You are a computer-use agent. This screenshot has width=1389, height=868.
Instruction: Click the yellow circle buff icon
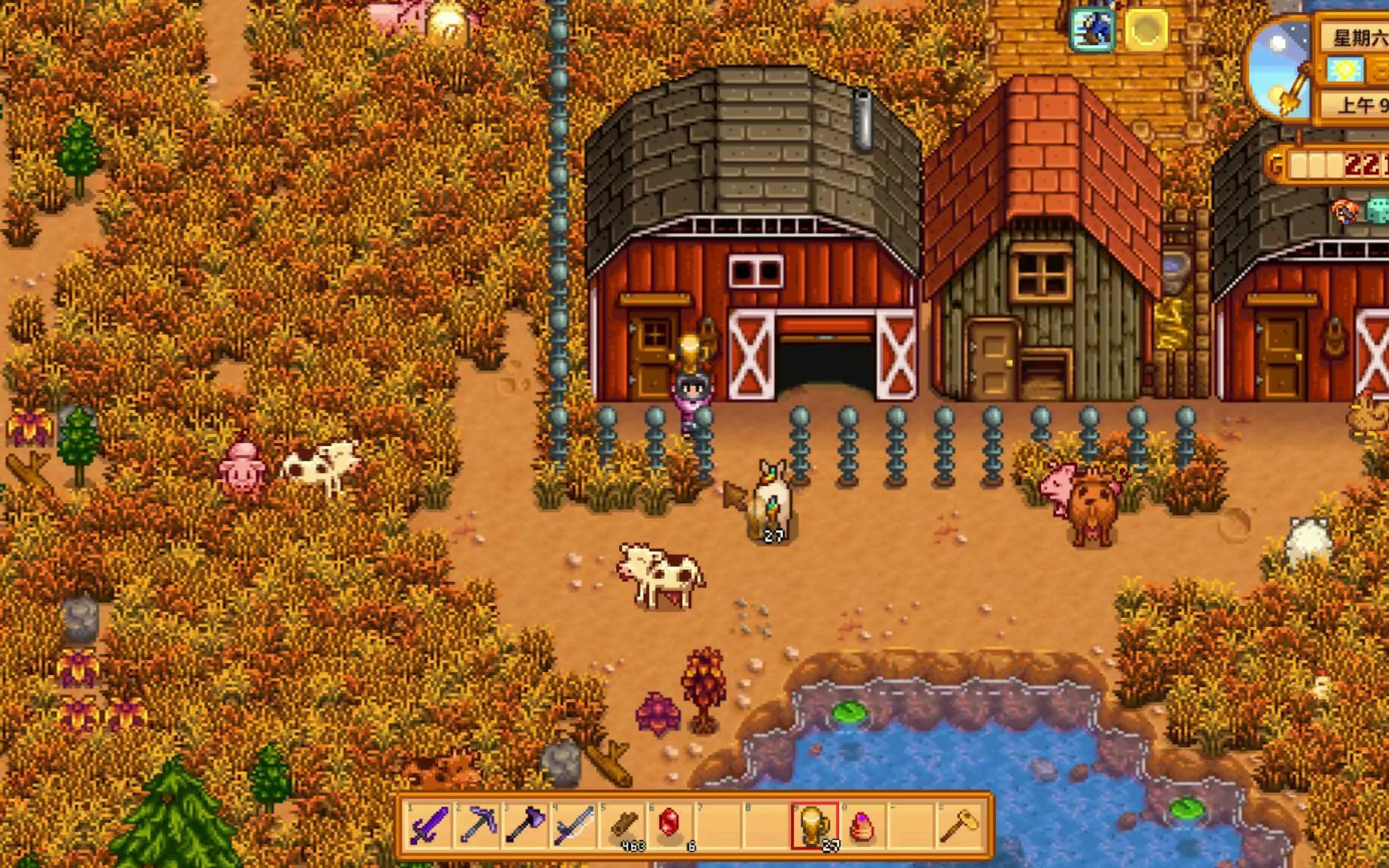1145,30
